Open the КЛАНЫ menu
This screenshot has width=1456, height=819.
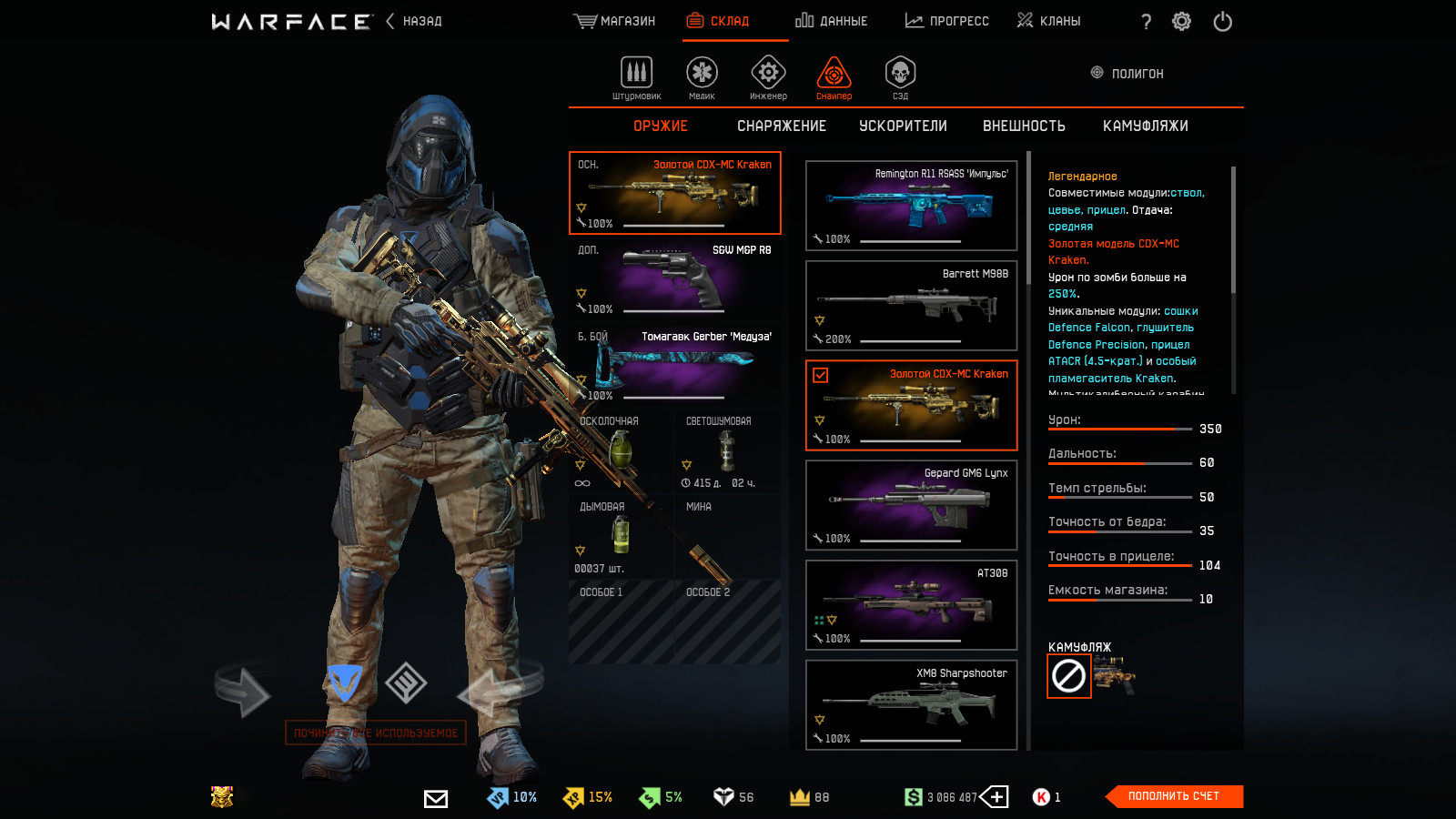[1048, 21]
